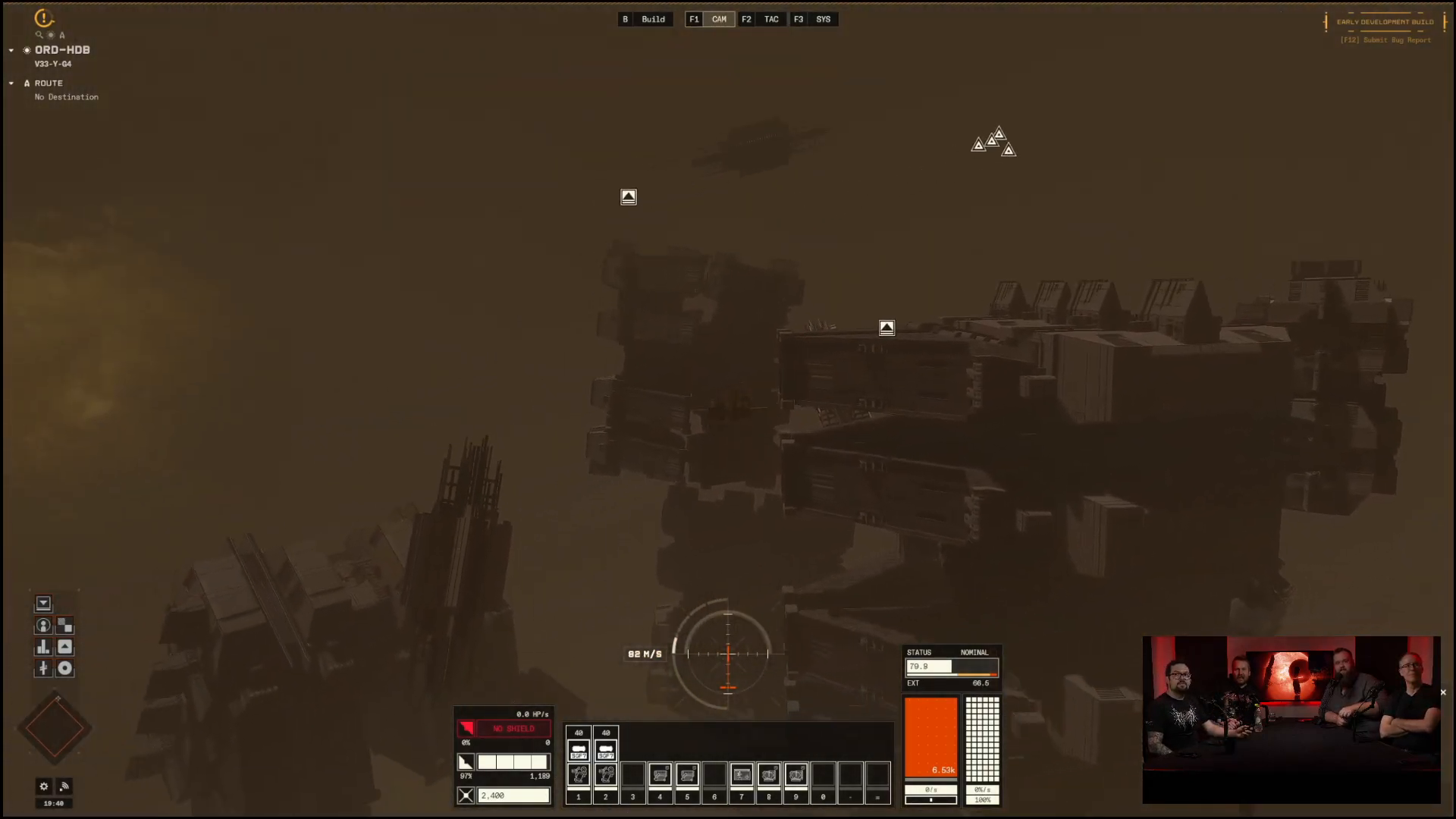Switch to the SYS view tab
The width and height of the screenshot is (1456, 819).
823,19
